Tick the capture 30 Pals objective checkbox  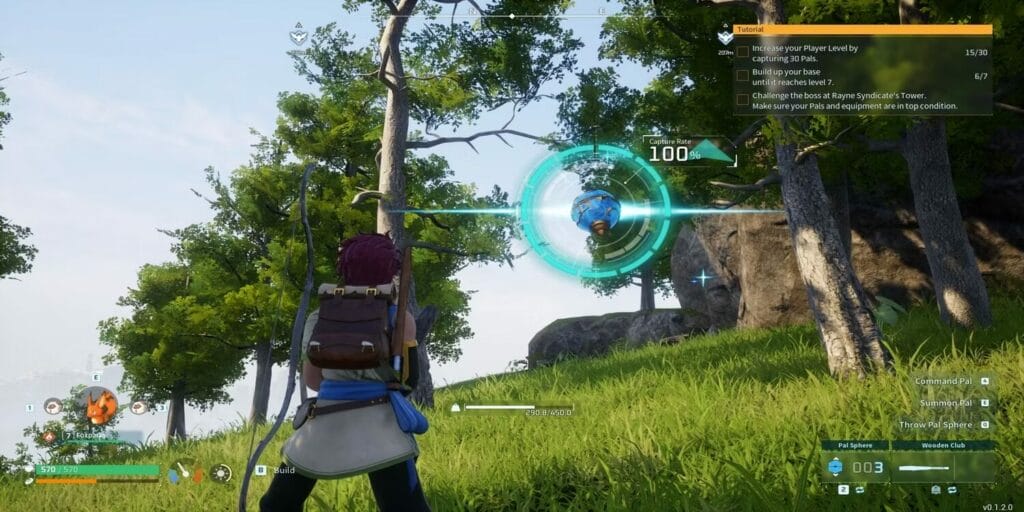tap(742, 50)
